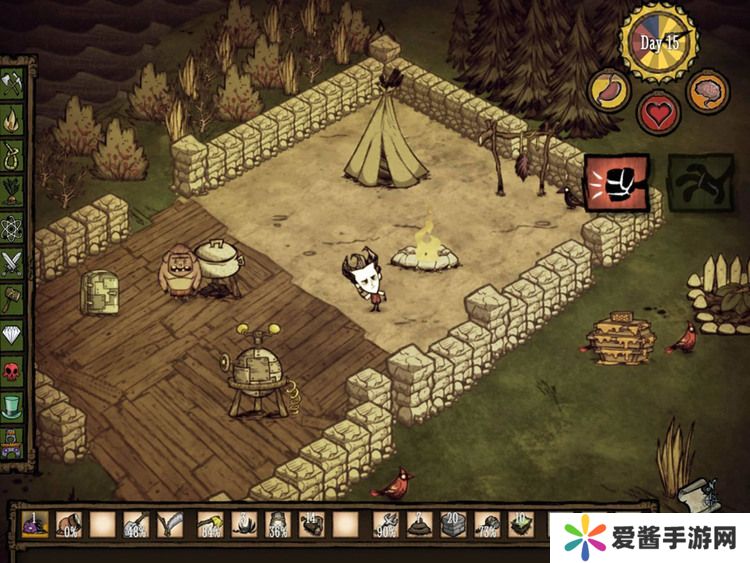Switch to the Dress top-hat crafting tab

pyautogui.click(x=14, y=406)
